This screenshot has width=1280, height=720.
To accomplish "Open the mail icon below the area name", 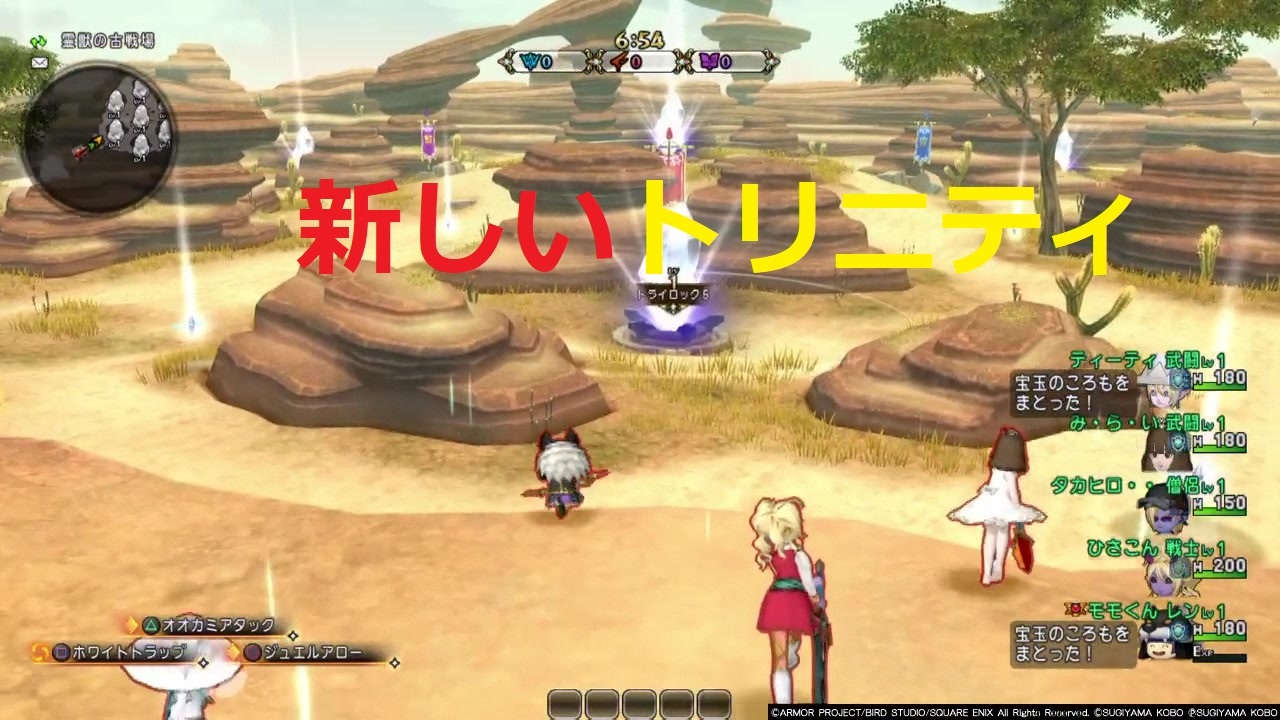I will coord(40,63).
